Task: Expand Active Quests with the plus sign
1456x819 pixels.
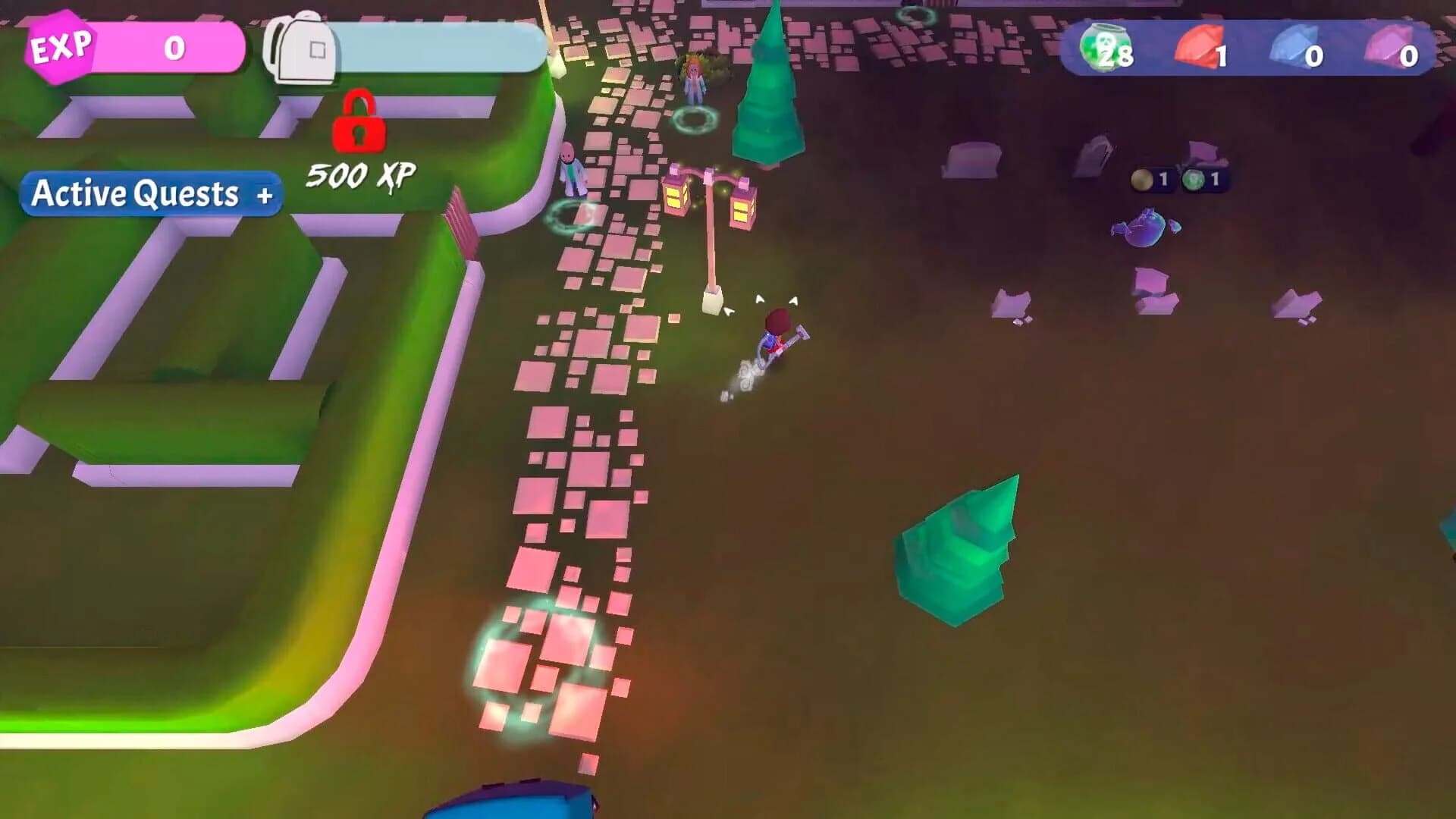Action: click(264, 196)
